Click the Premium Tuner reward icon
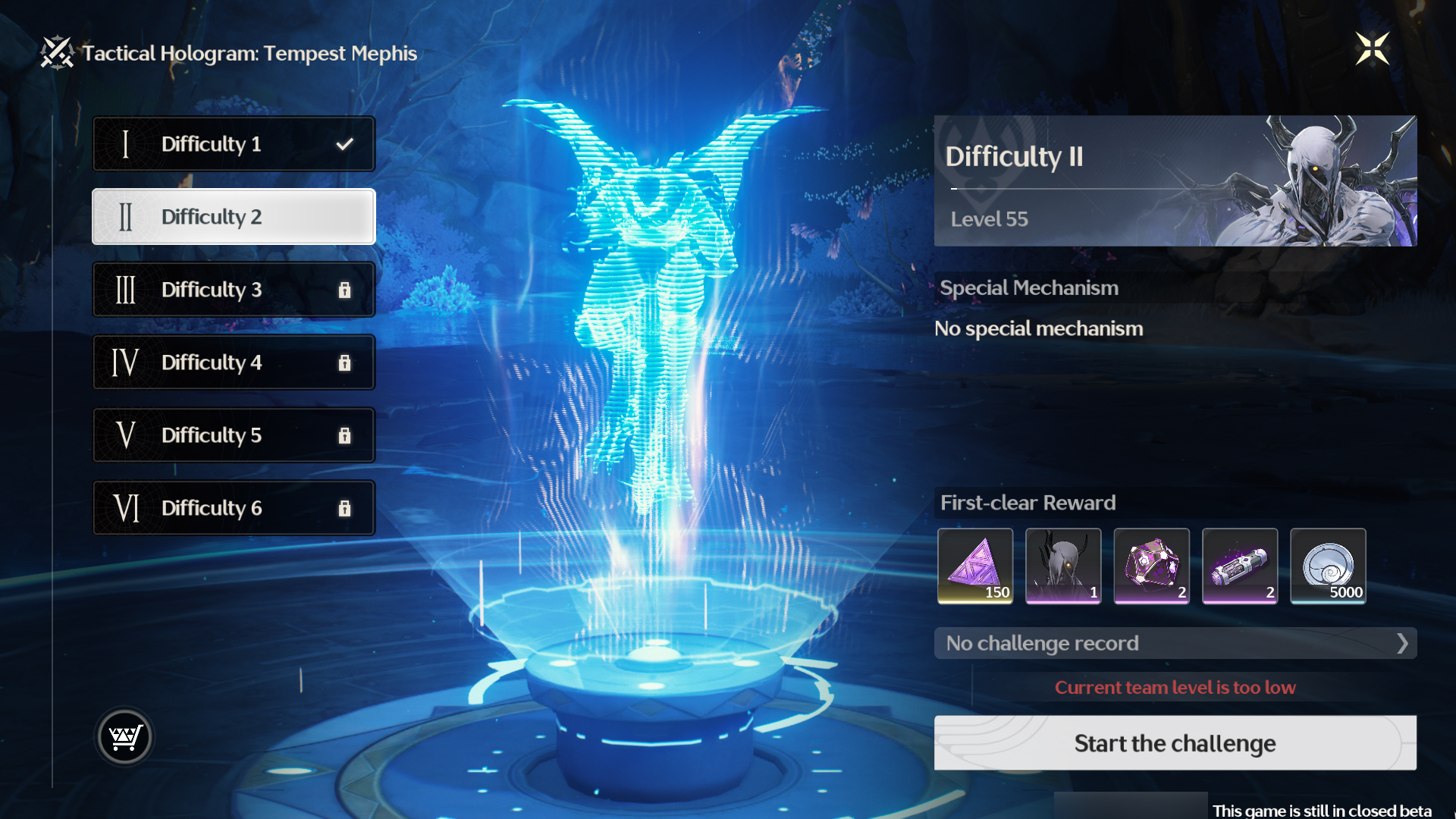 coord(1239,566)
